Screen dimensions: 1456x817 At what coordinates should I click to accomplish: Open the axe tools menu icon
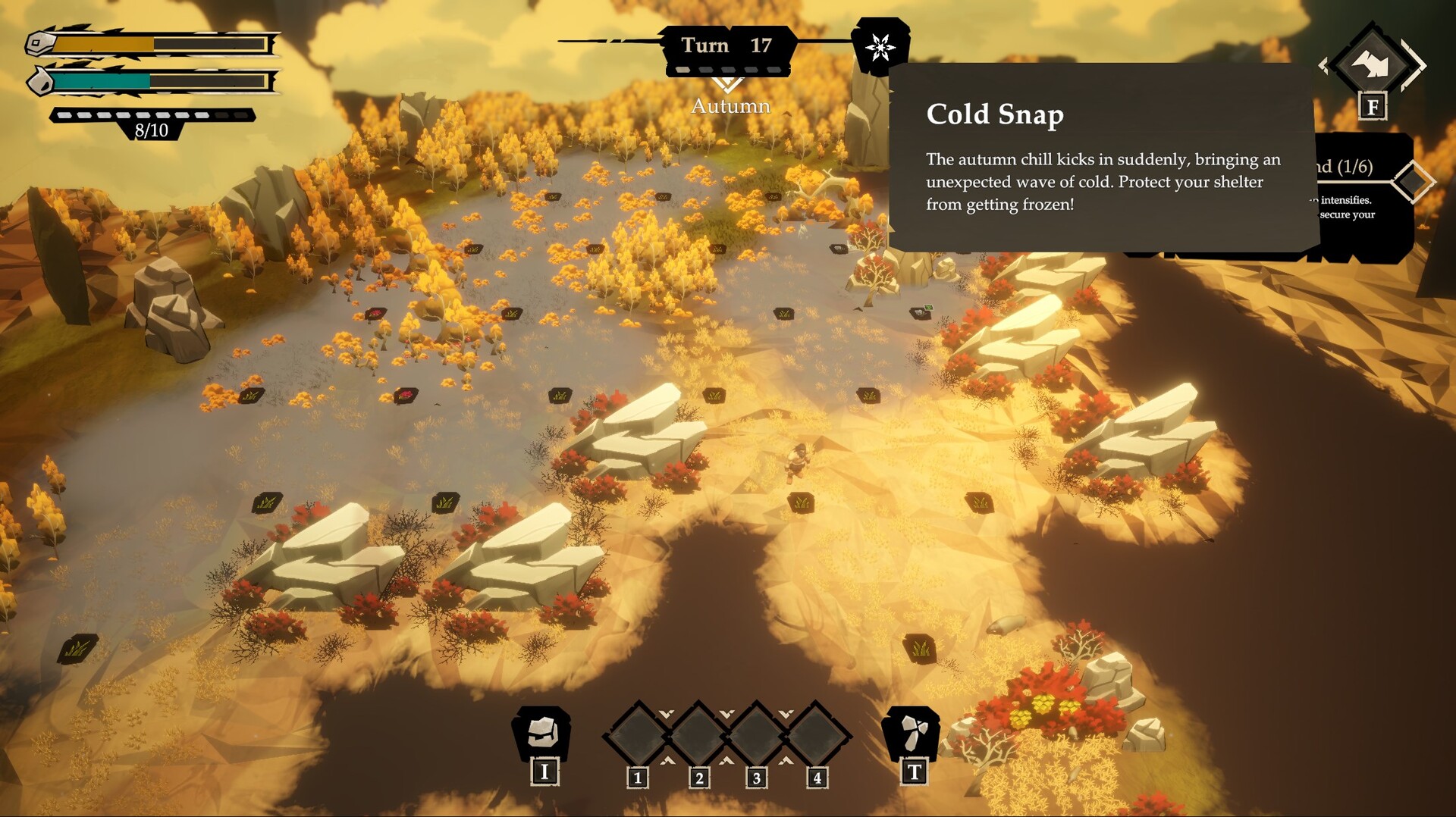pyautogui.click(x=912, y=732)
